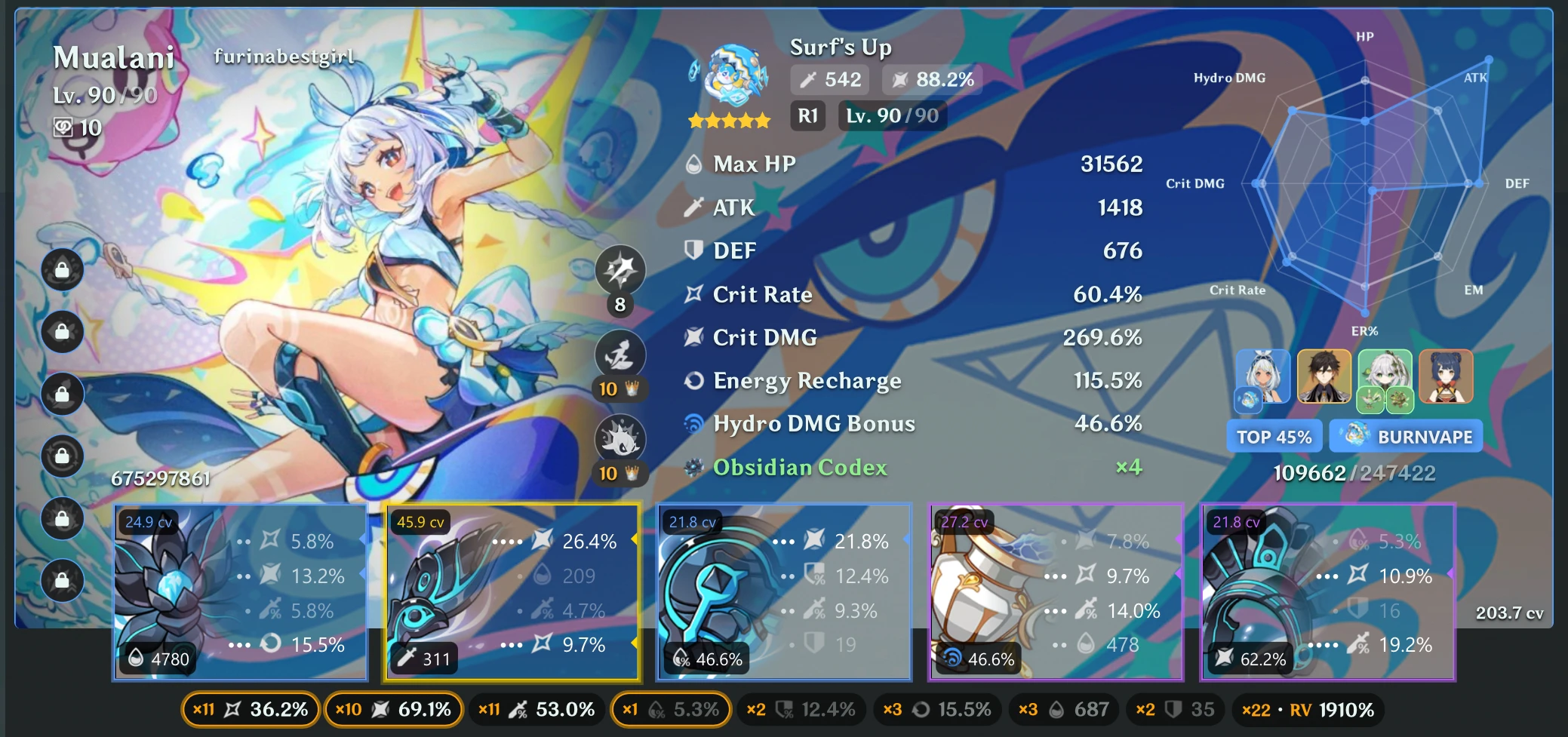Image resolution: width=1568 pixels, height=737 pixels.
Task: Click the Crit Rate stat icon
Action: [692, 295]
